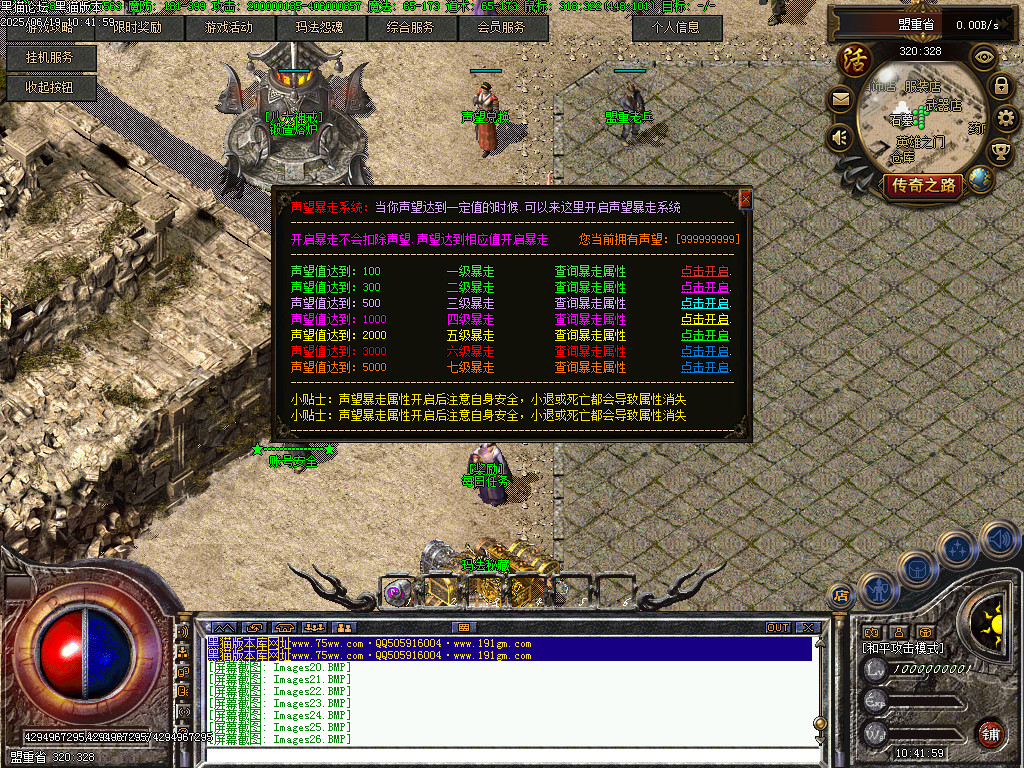Click the red 铺 shop button
Image resolution: width=1024 pixels, height=768 pixels.
pyautogui.click(x=990, y=732)
